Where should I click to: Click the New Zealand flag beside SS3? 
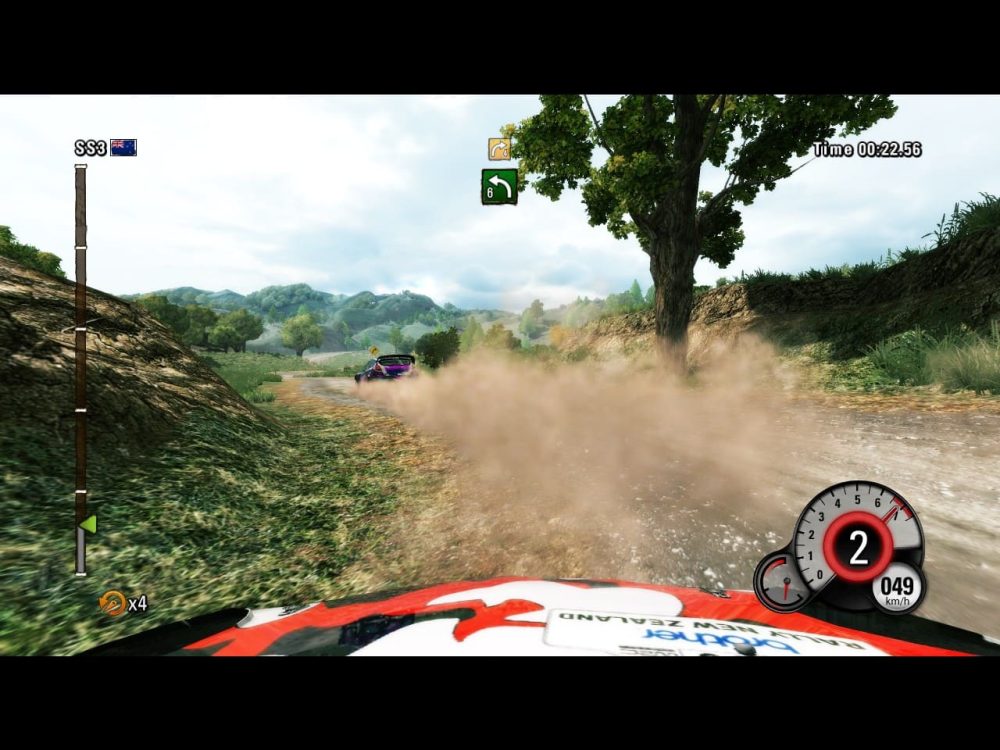click(123, 148)
